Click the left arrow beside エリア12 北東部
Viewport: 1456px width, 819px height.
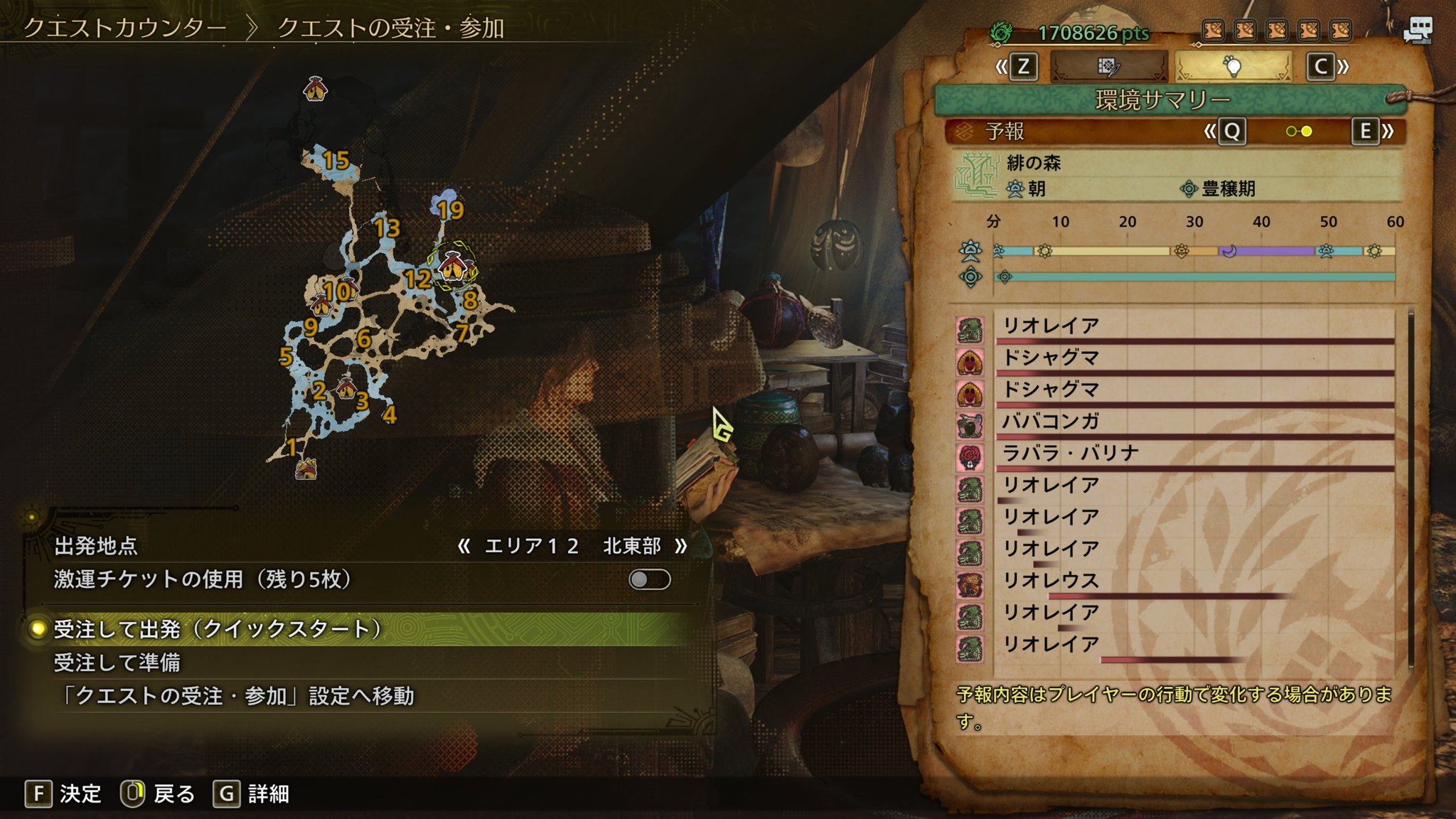coord(464,546)
